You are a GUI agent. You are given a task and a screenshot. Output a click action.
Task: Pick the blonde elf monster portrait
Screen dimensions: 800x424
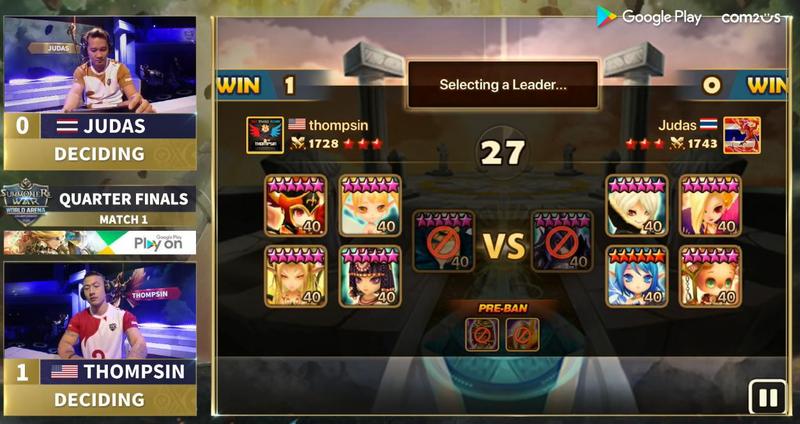[x=296, y=276]
